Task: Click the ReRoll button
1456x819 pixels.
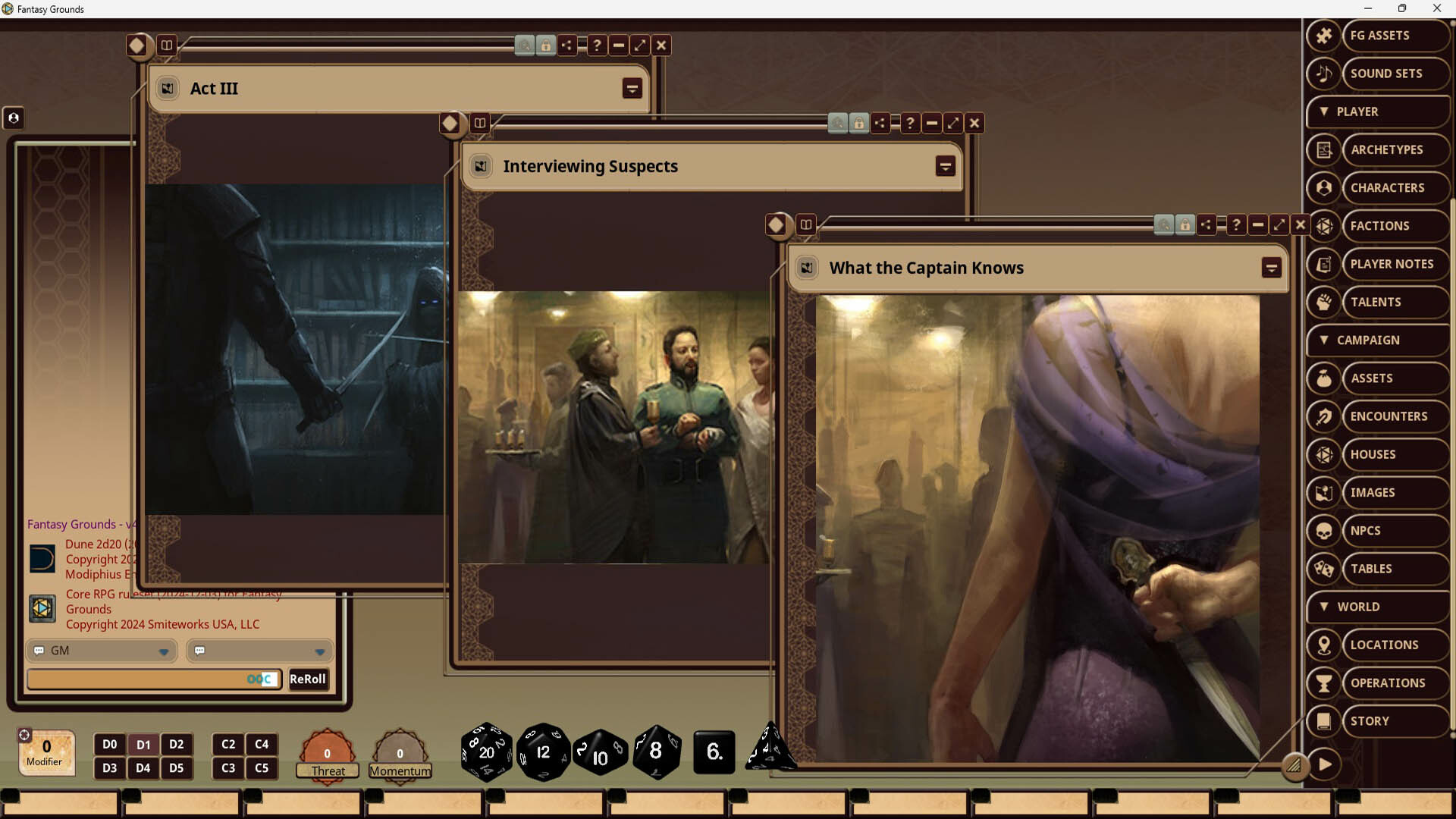Action: coord(308,679)
